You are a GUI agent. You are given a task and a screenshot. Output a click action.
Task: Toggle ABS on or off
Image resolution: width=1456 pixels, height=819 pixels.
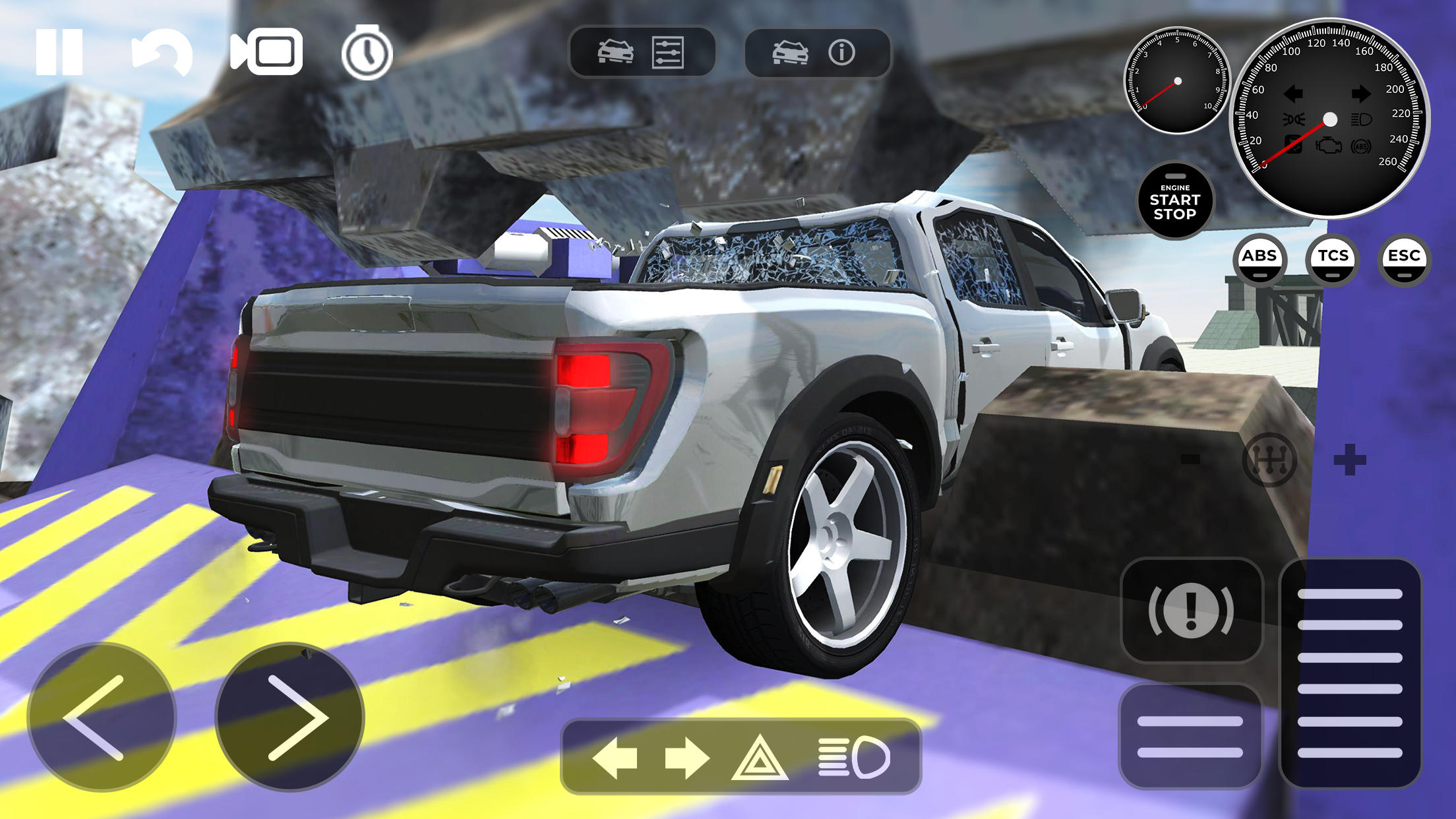(x=1260, y=259)
